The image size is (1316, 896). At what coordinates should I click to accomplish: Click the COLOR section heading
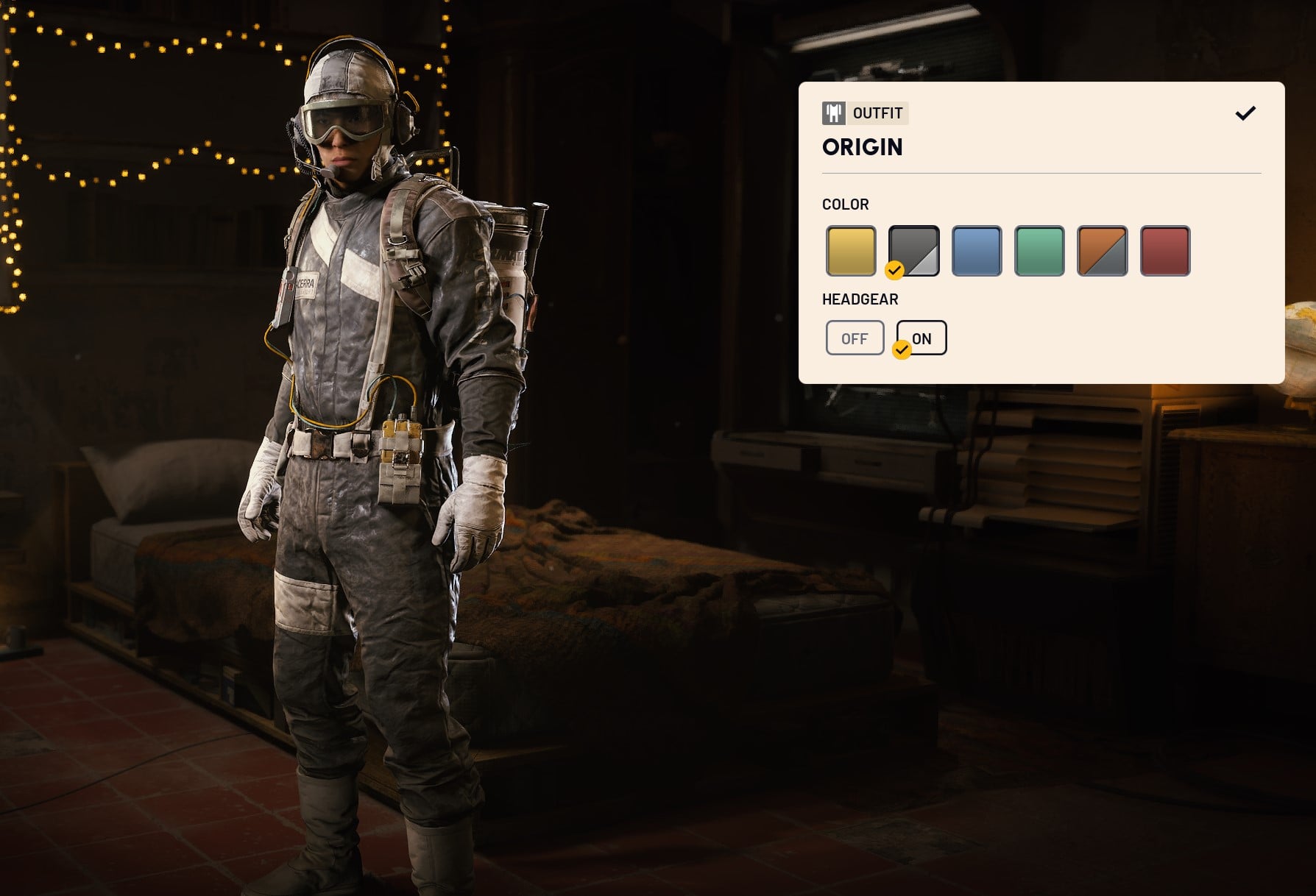(x=844, y=205)
